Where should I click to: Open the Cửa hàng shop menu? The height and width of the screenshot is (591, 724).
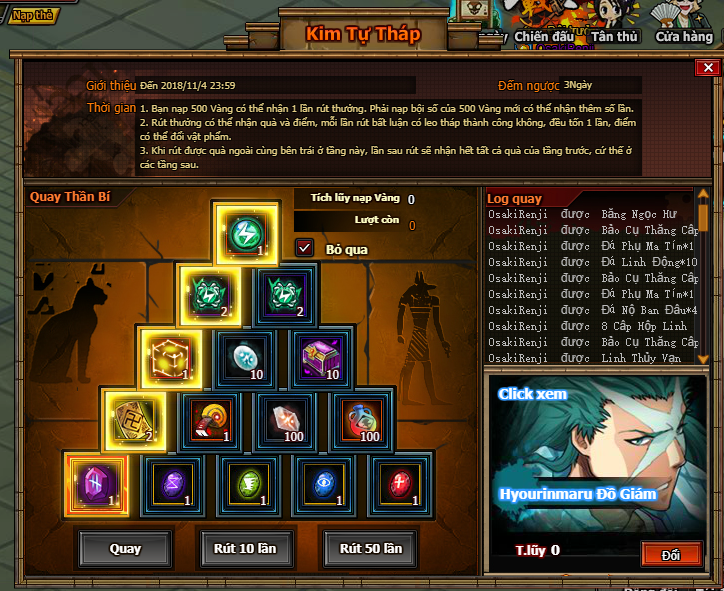pos(685,37)
